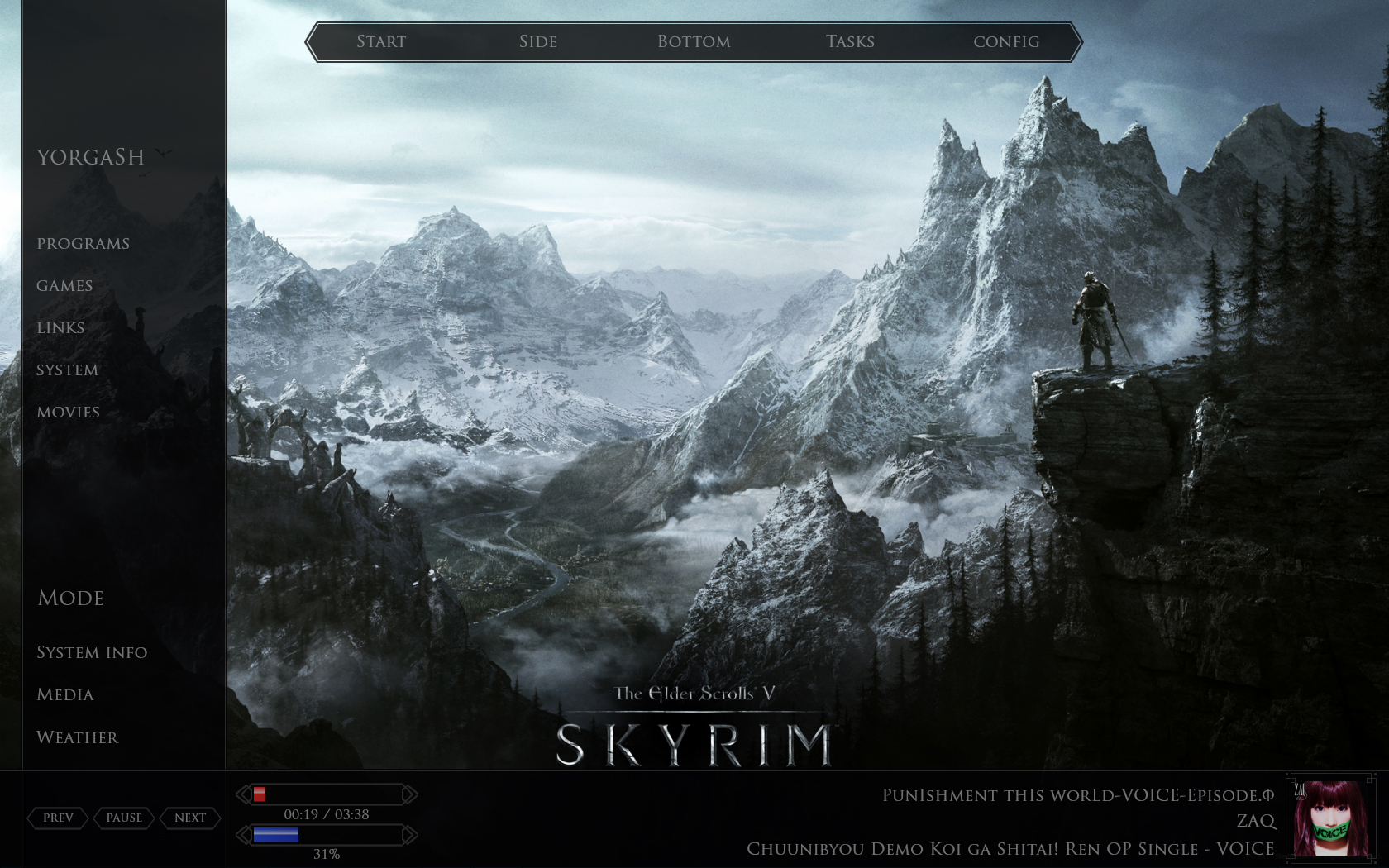This screenshot has height=868, width=1389.
Task: View the Tasks menu
Action: coord(850,41)
